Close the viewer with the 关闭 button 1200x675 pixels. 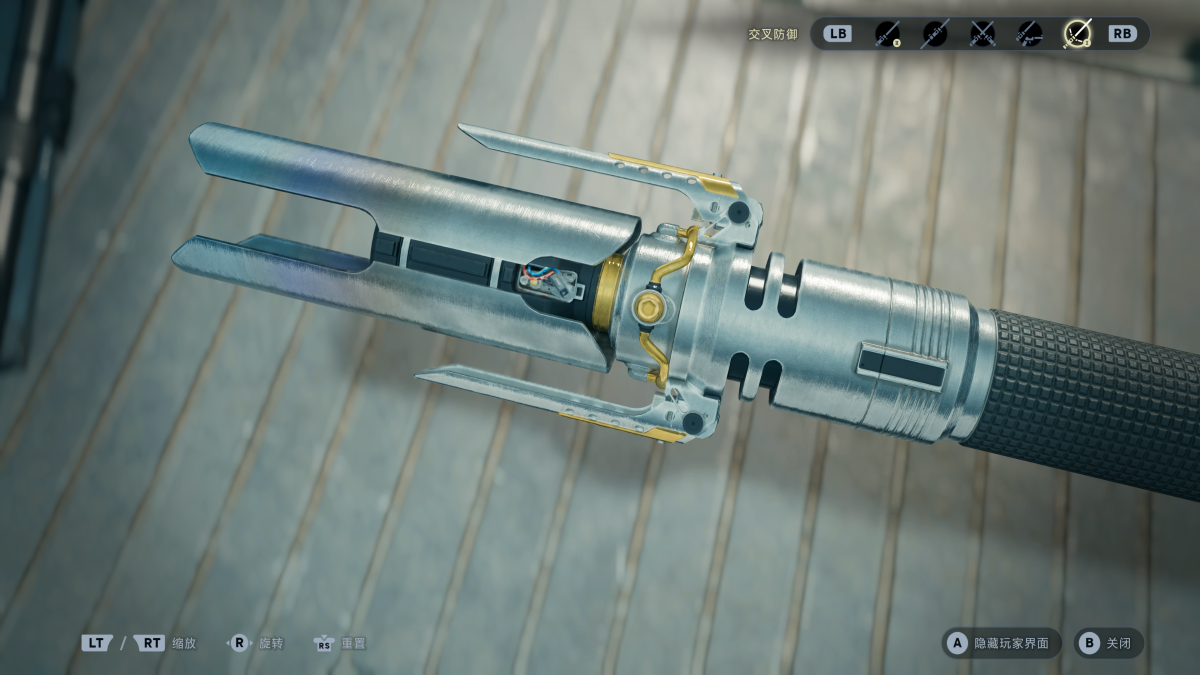(1108, 643)
